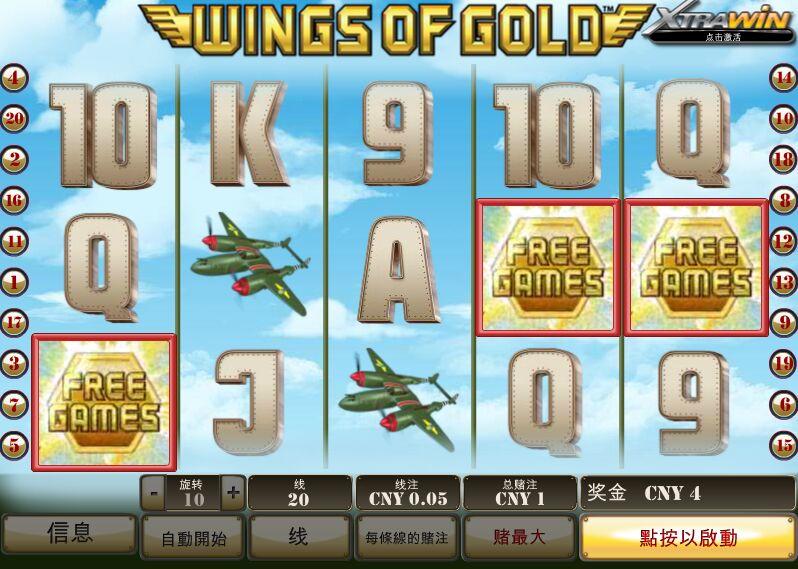Activate the XtraWin feature logo

[717, 25]
